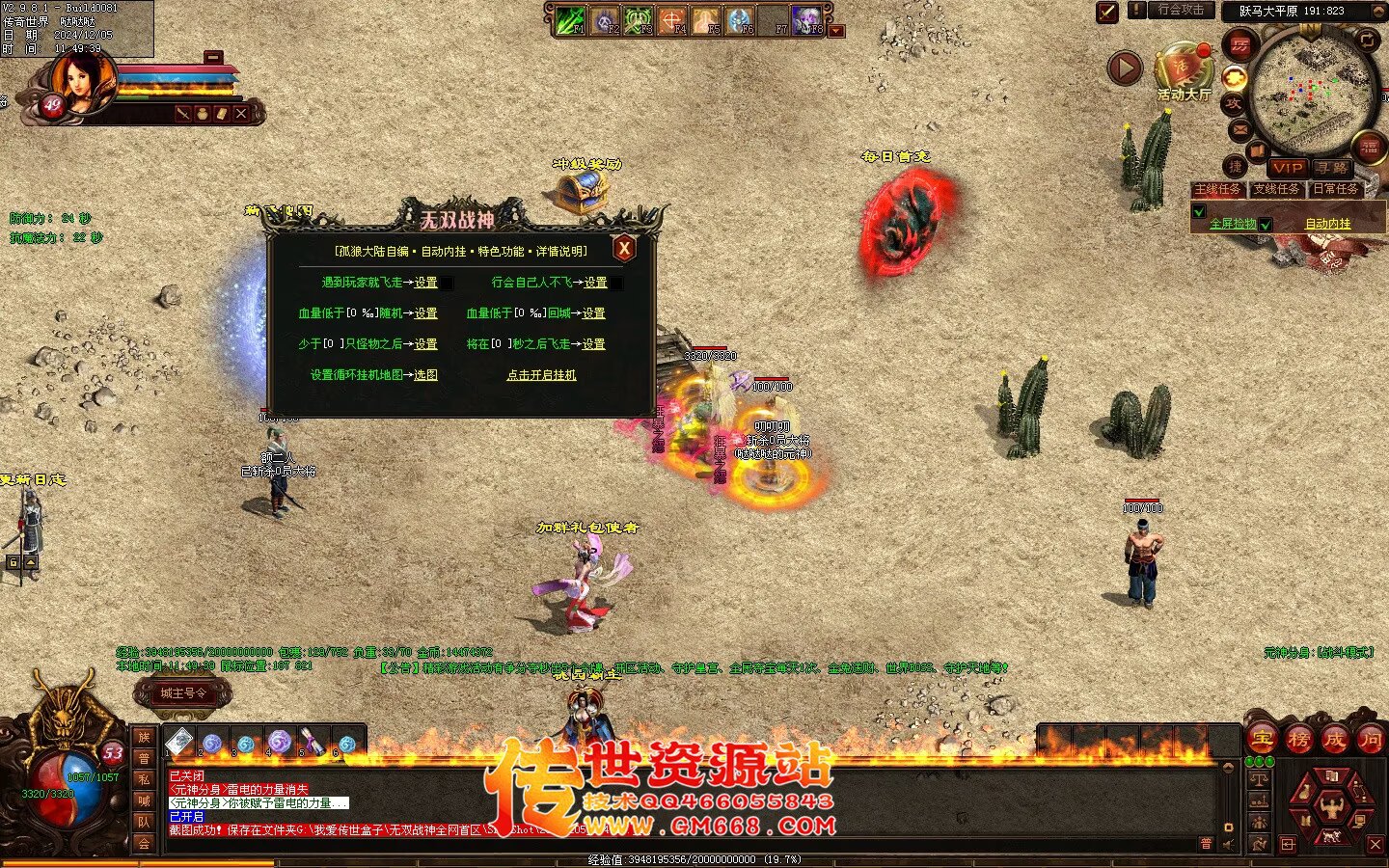The height and width of the screenshot is (868, 1389).
Task: Switch to the 主线任务 tab
Action: pos(1217,189)
